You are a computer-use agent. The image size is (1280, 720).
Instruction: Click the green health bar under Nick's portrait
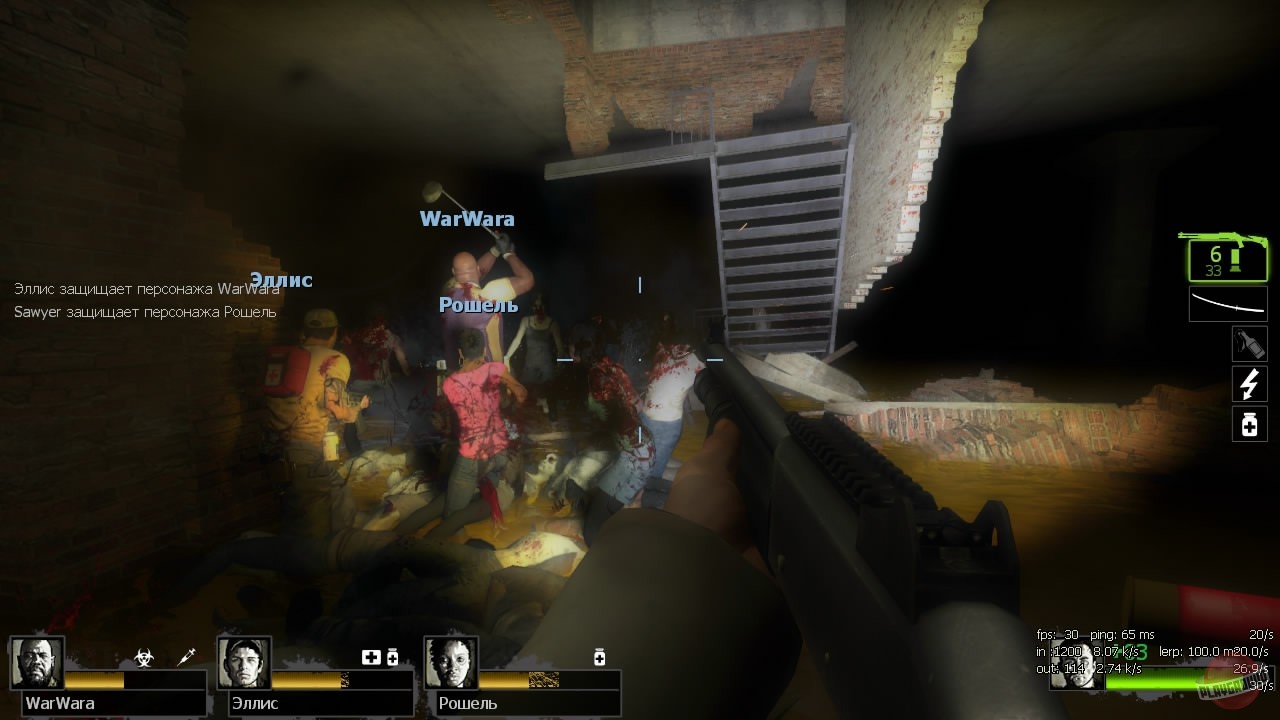tap(1150, 685)
